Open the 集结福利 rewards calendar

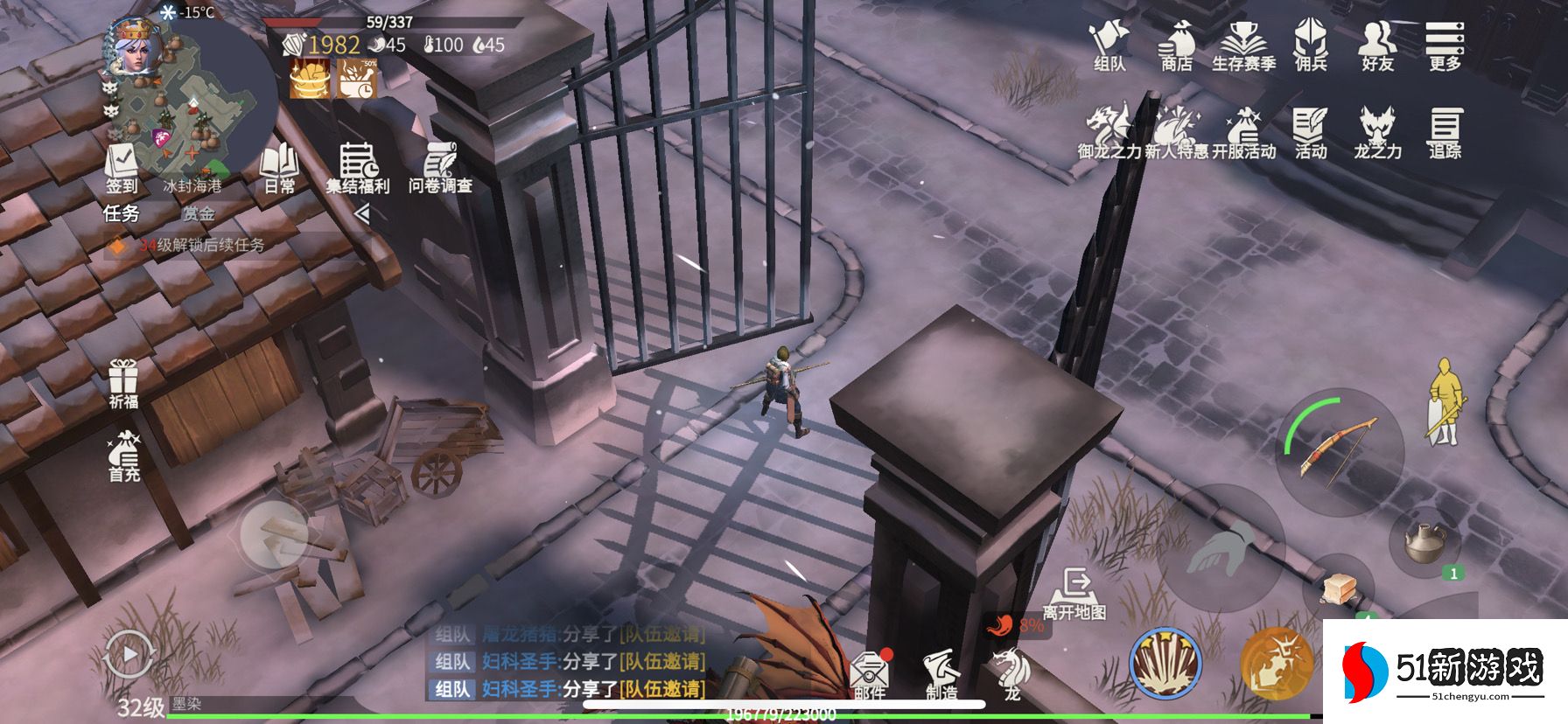pyautogui.click(x=357, y=166)
